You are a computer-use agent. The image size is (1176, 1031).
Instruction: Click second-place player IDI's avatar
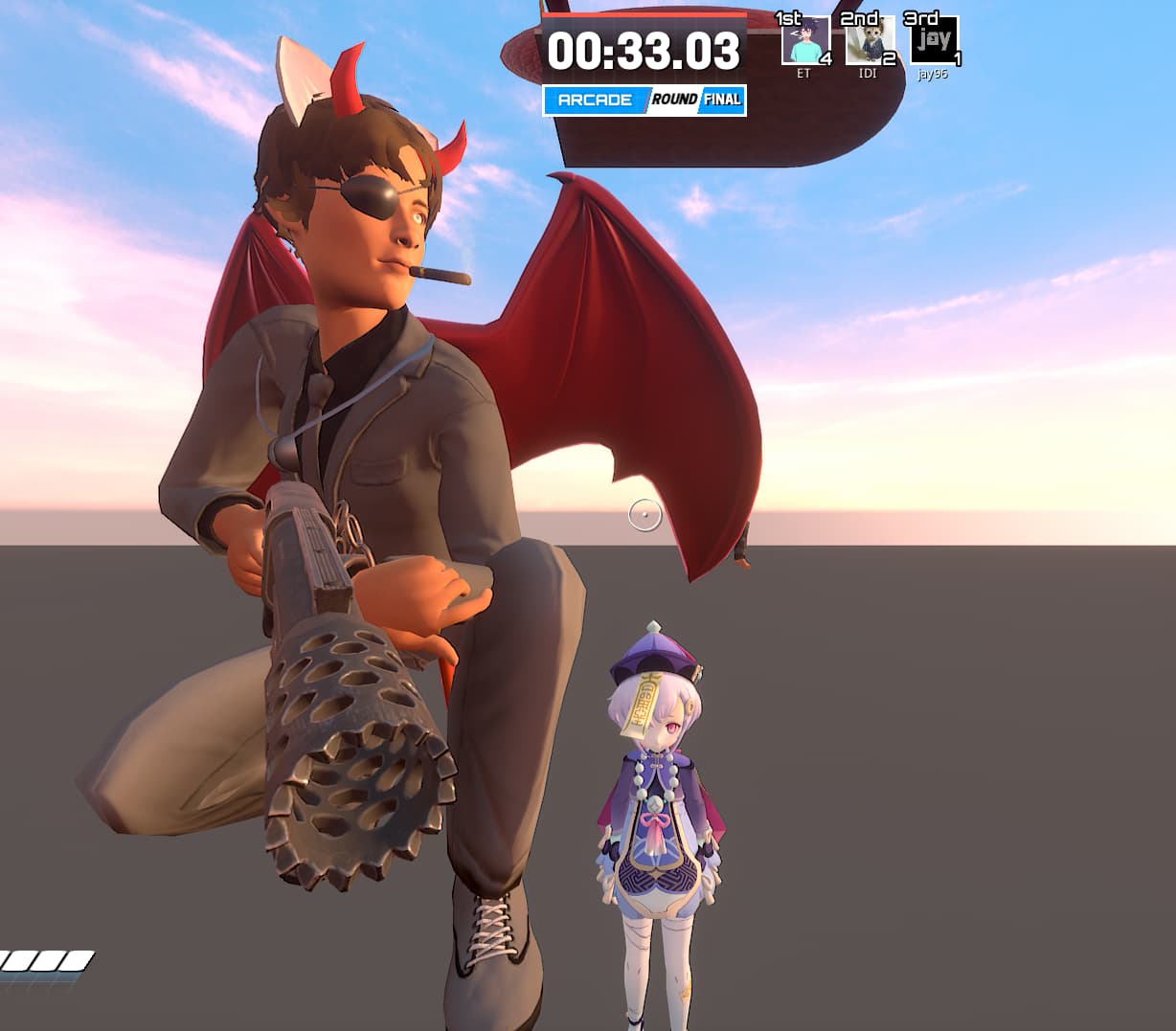[x=869, y=42]
